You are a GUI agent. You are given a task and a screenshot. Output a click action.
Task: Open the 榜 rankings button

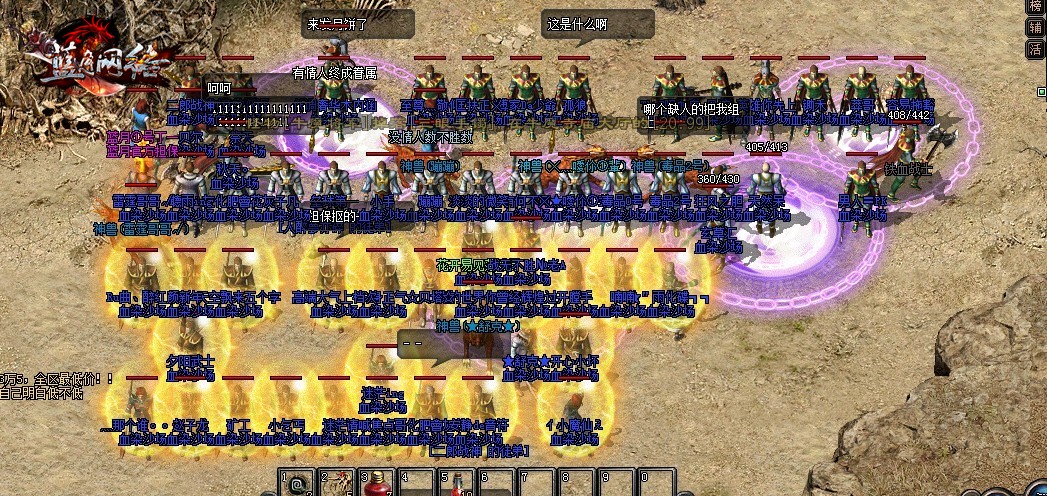tap(1036, 6)
